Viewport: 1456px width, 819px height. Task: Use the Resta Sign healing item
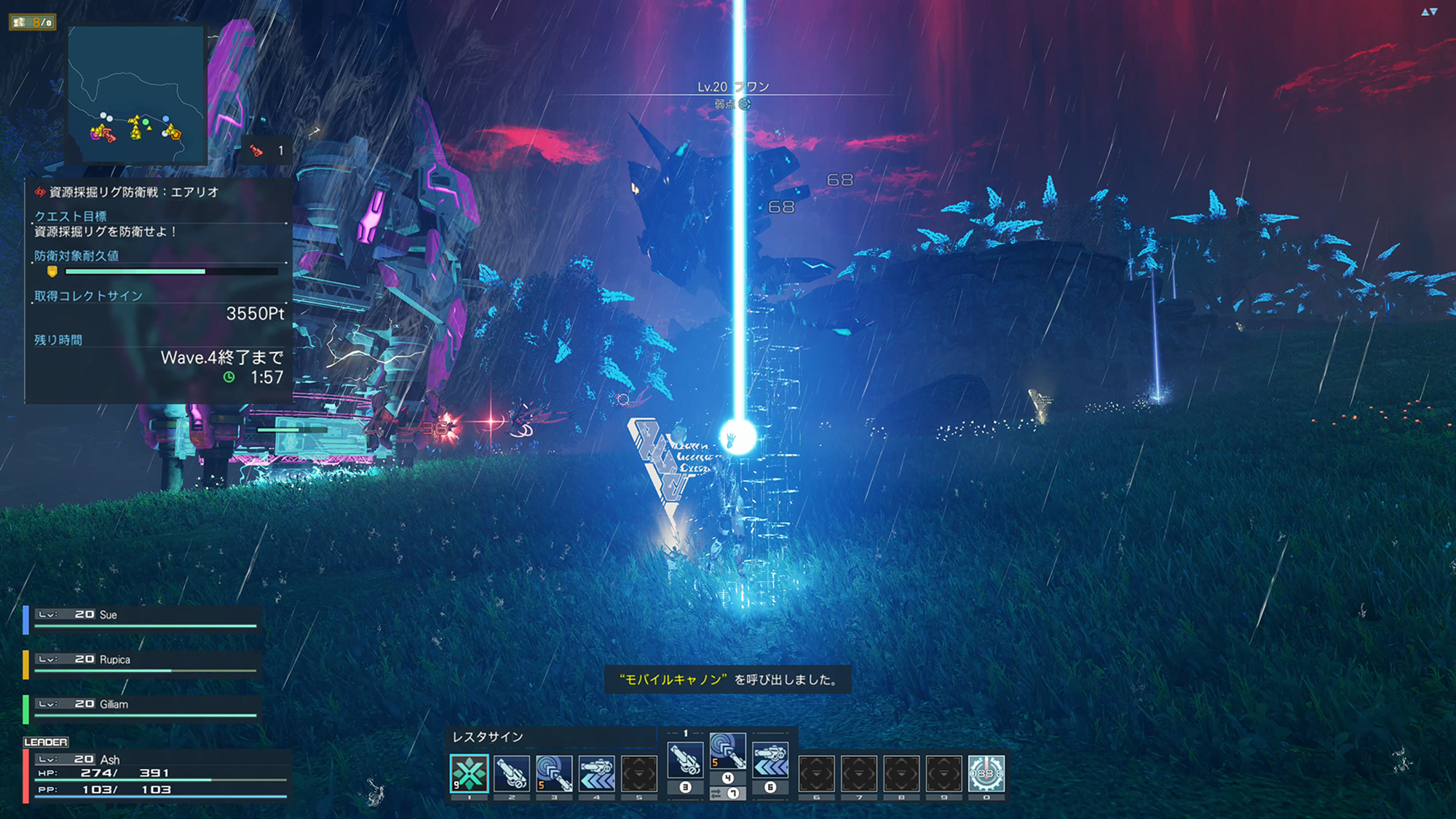(x=469, y=773)
